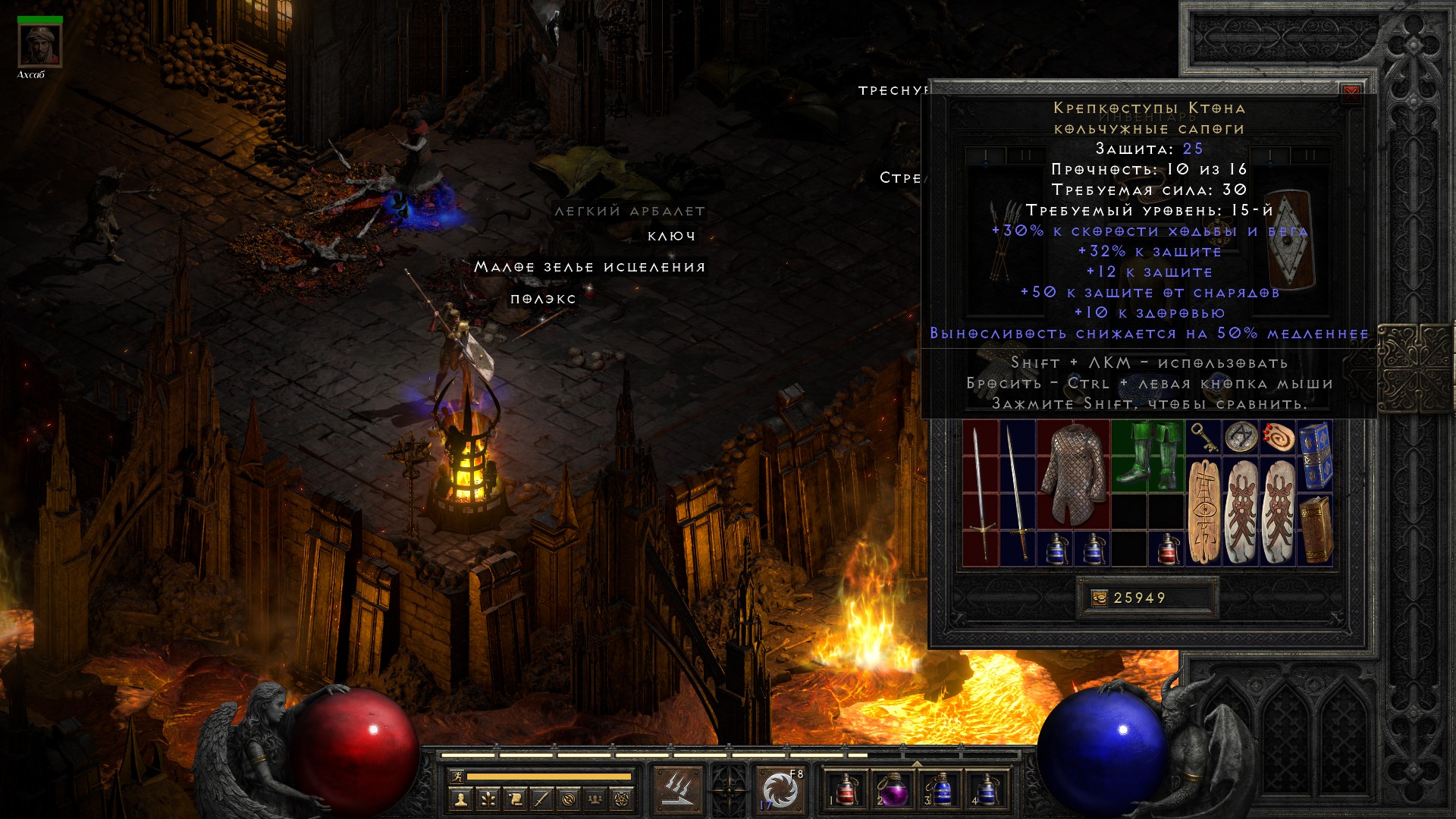Toggle the run/walk button
The image size is (1456, 819).
pos(454,777)
